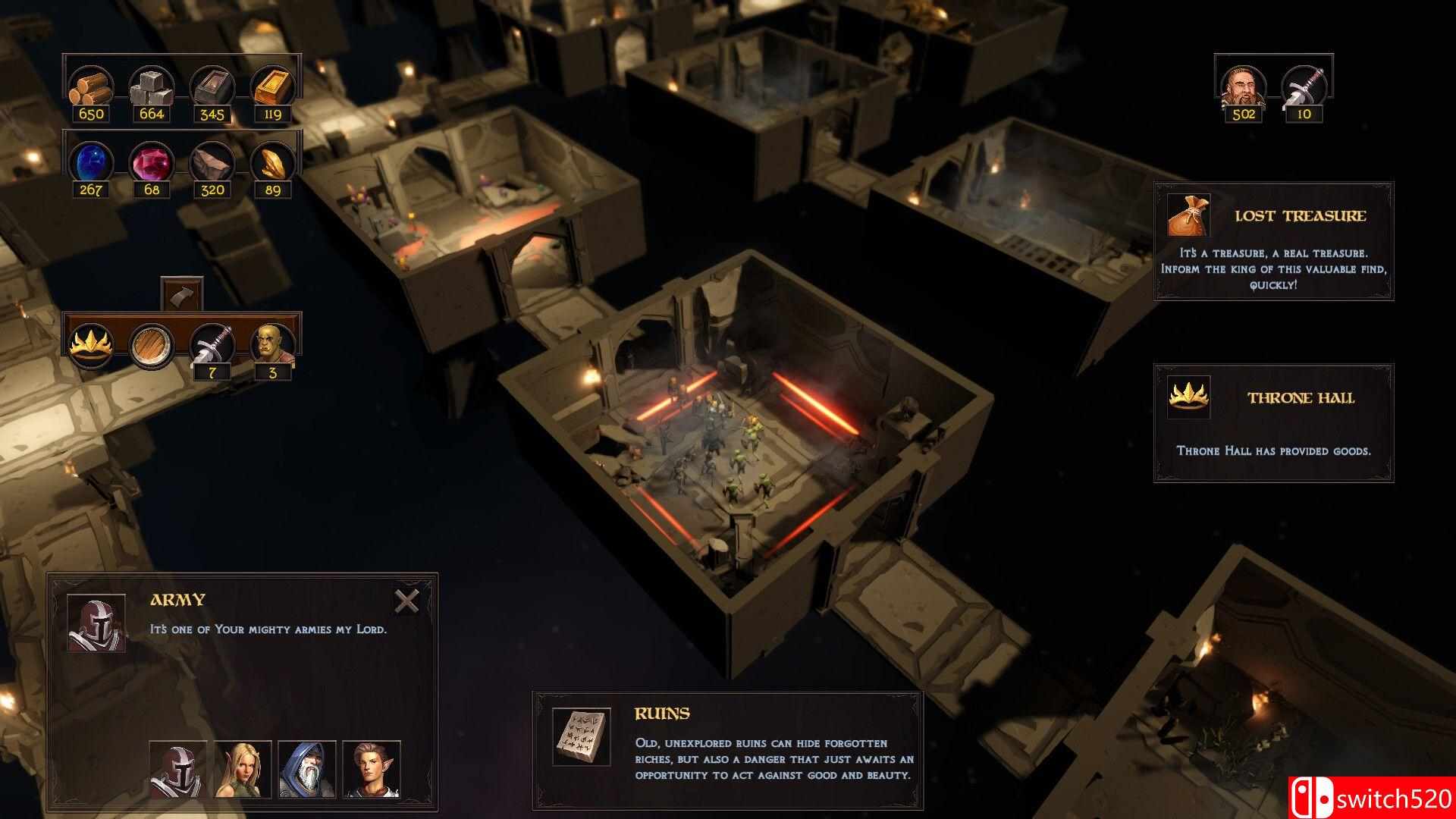Select the helmeted knight portrait in army

click(178, 769)
